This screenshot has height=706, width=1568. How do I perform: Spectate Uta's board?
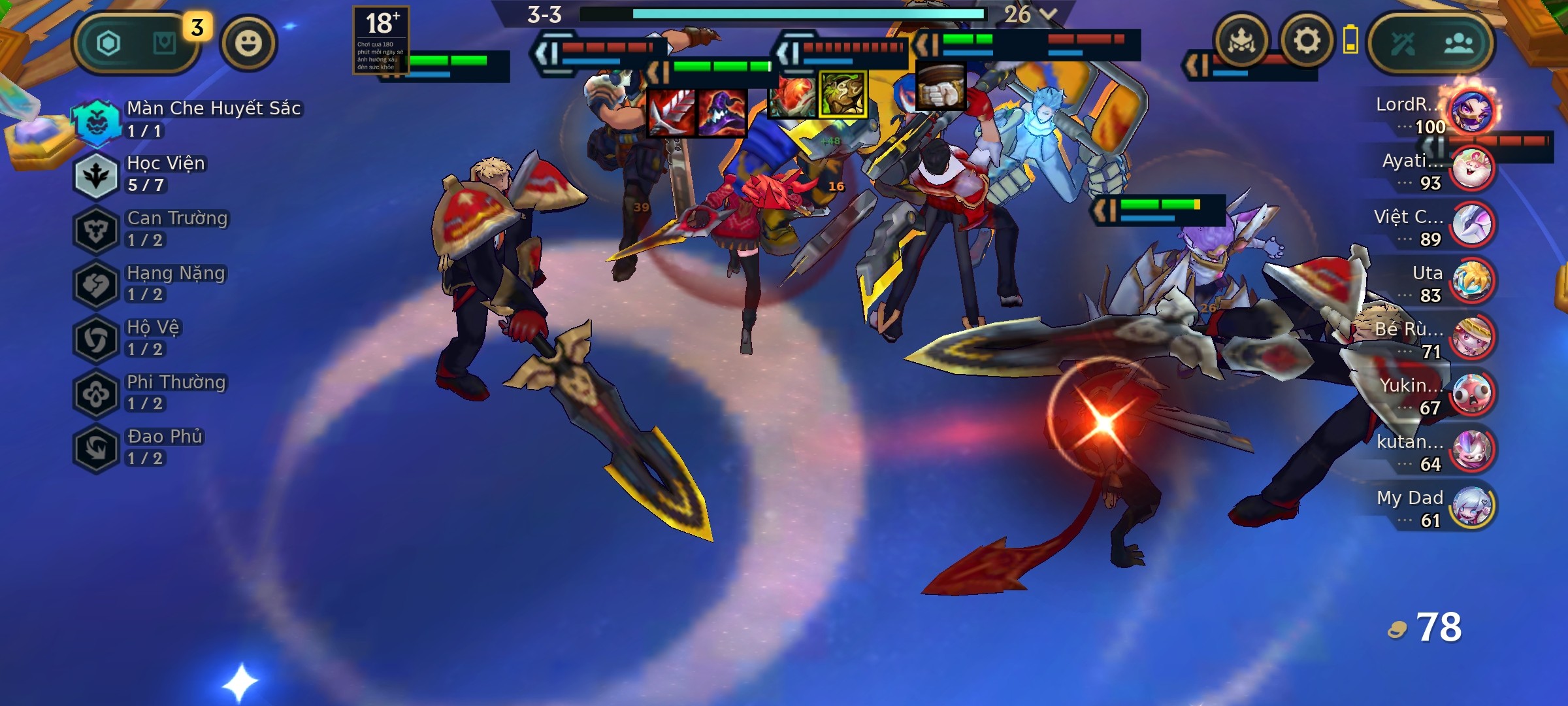click(x=1471, y=280)
